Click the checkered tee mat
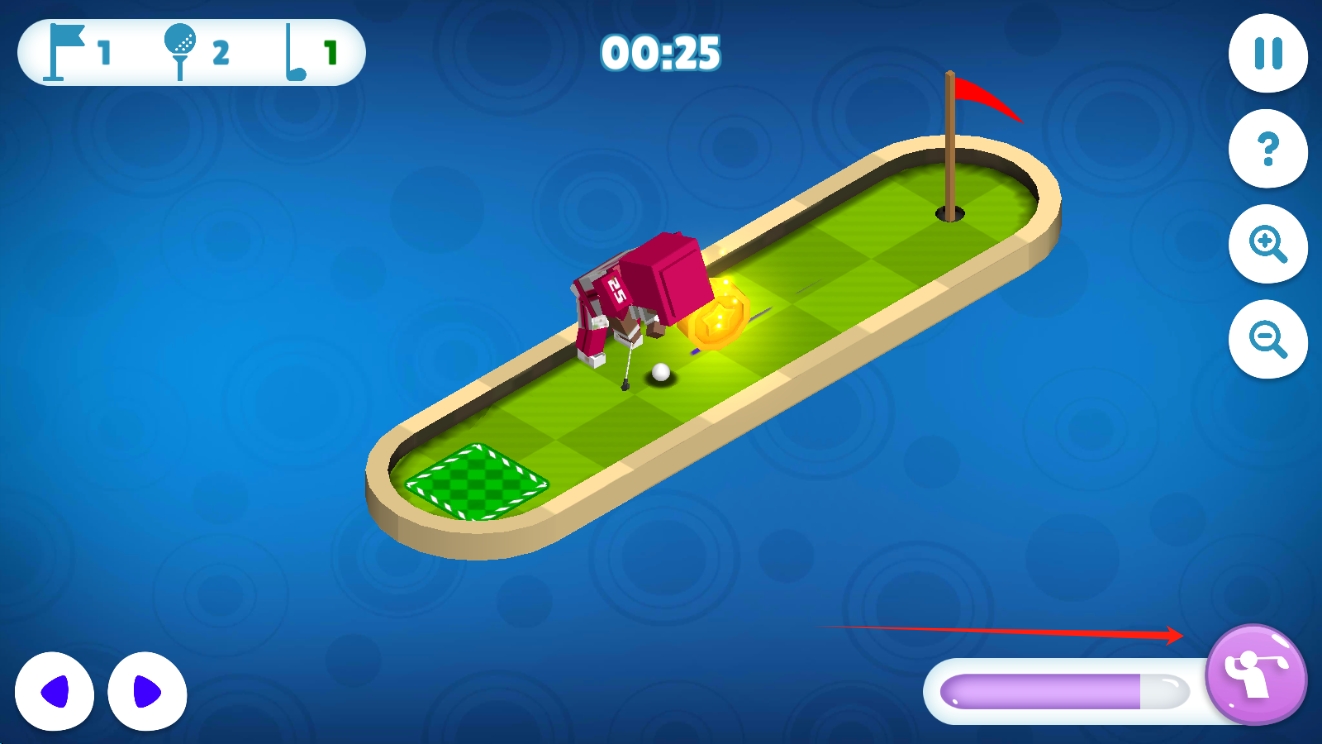This screenshot has width=1322, height=744. 475,480
